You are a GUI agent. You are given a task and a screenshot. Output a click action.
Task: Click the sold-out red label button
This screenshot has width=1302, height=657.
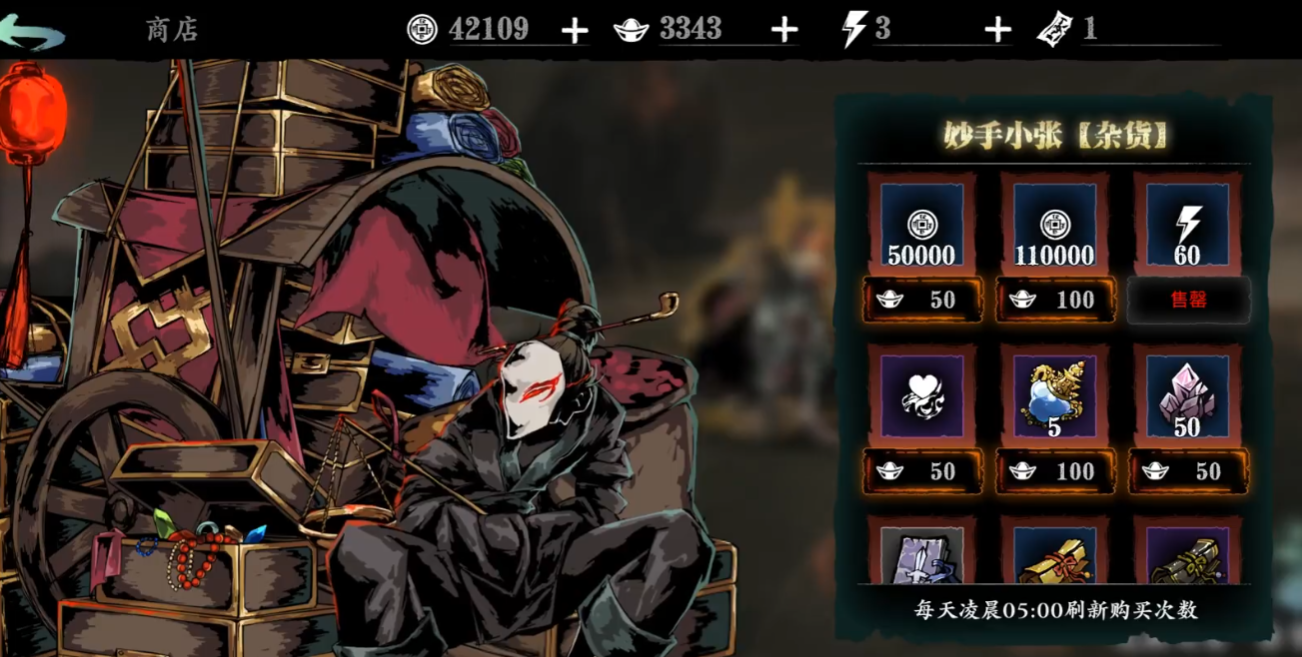pos(1188,300)
